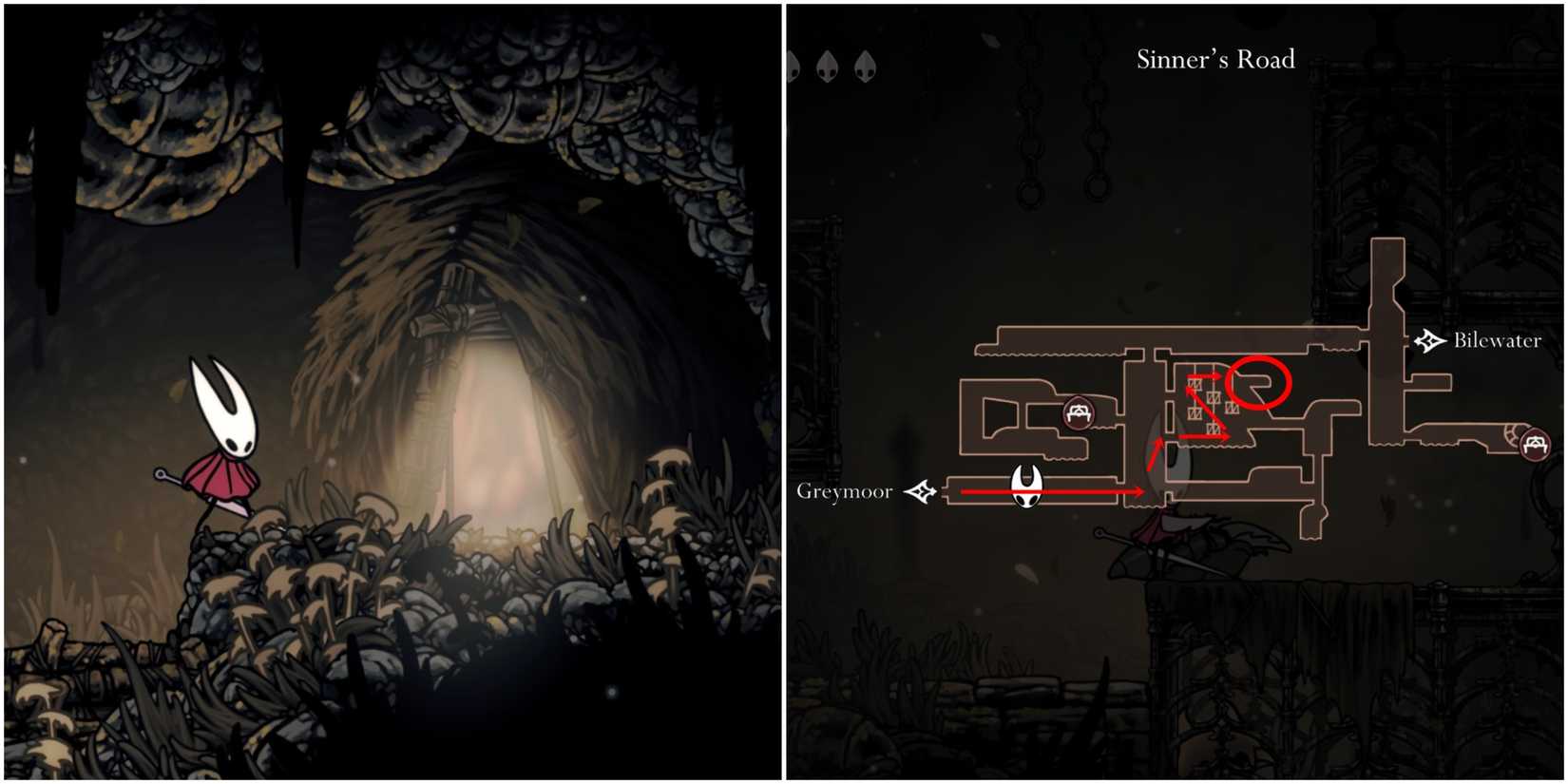Expand the vertical shaft leading to Bilewater
Screen dimensions: 1568x784
[x=1389, y=295]
